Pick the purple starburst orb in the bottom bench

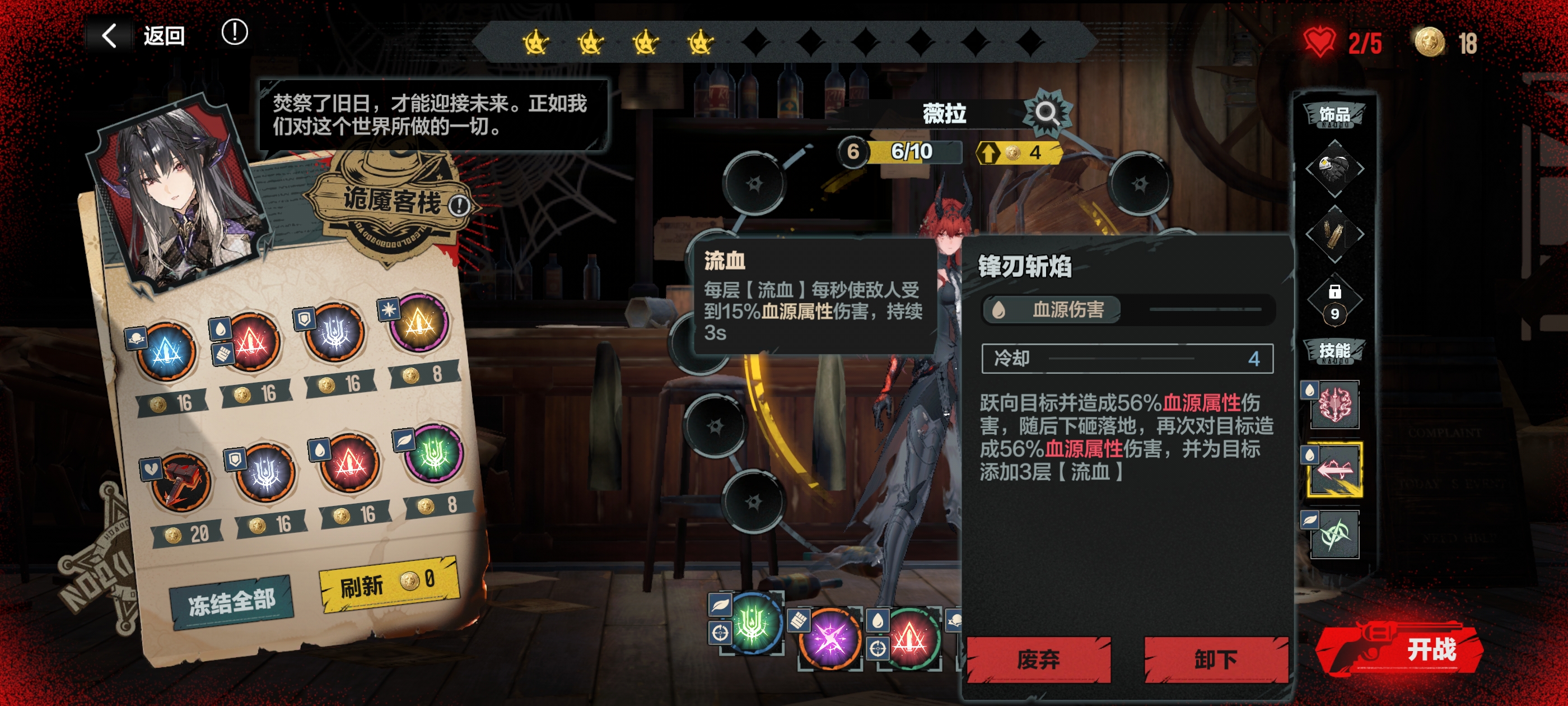(830, 638)
